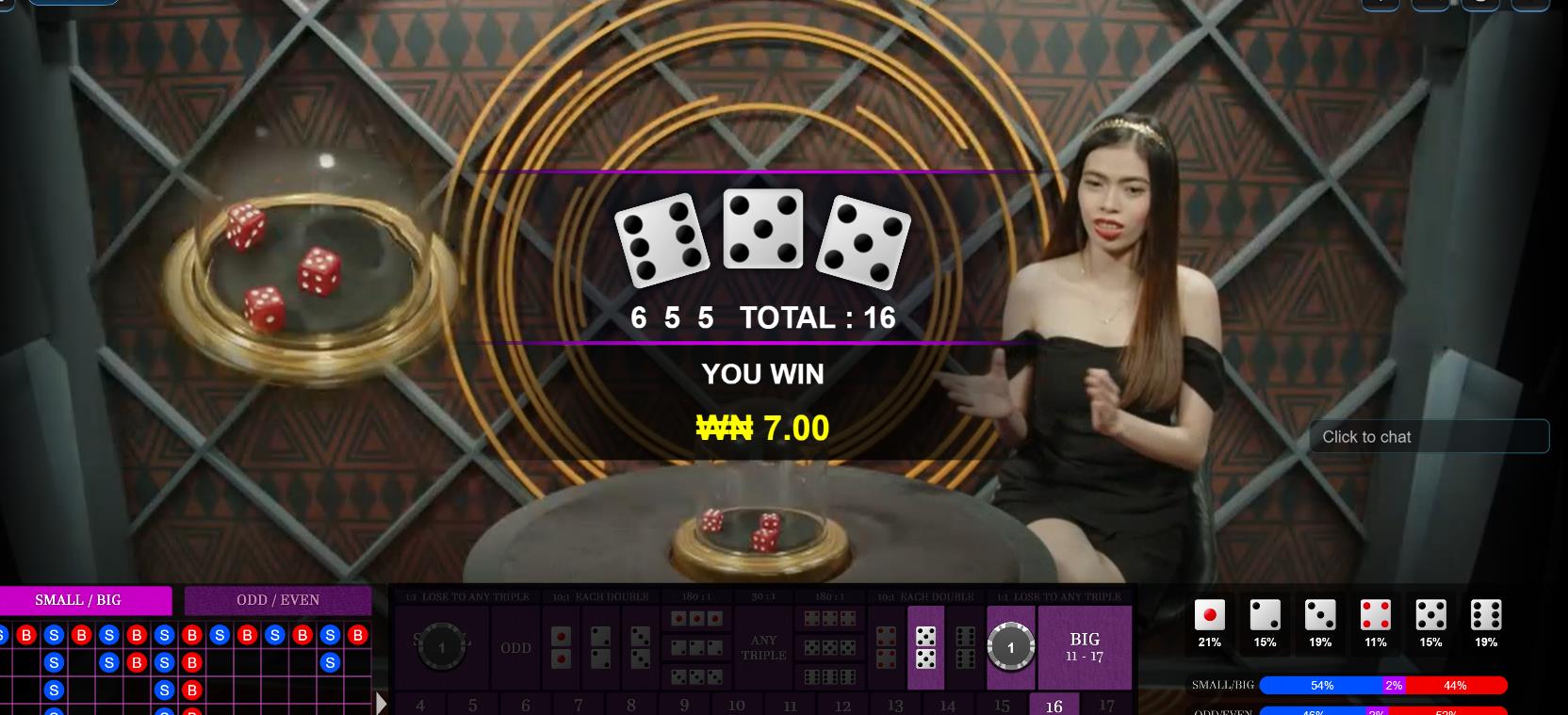Bet on the ODD field

515,648
